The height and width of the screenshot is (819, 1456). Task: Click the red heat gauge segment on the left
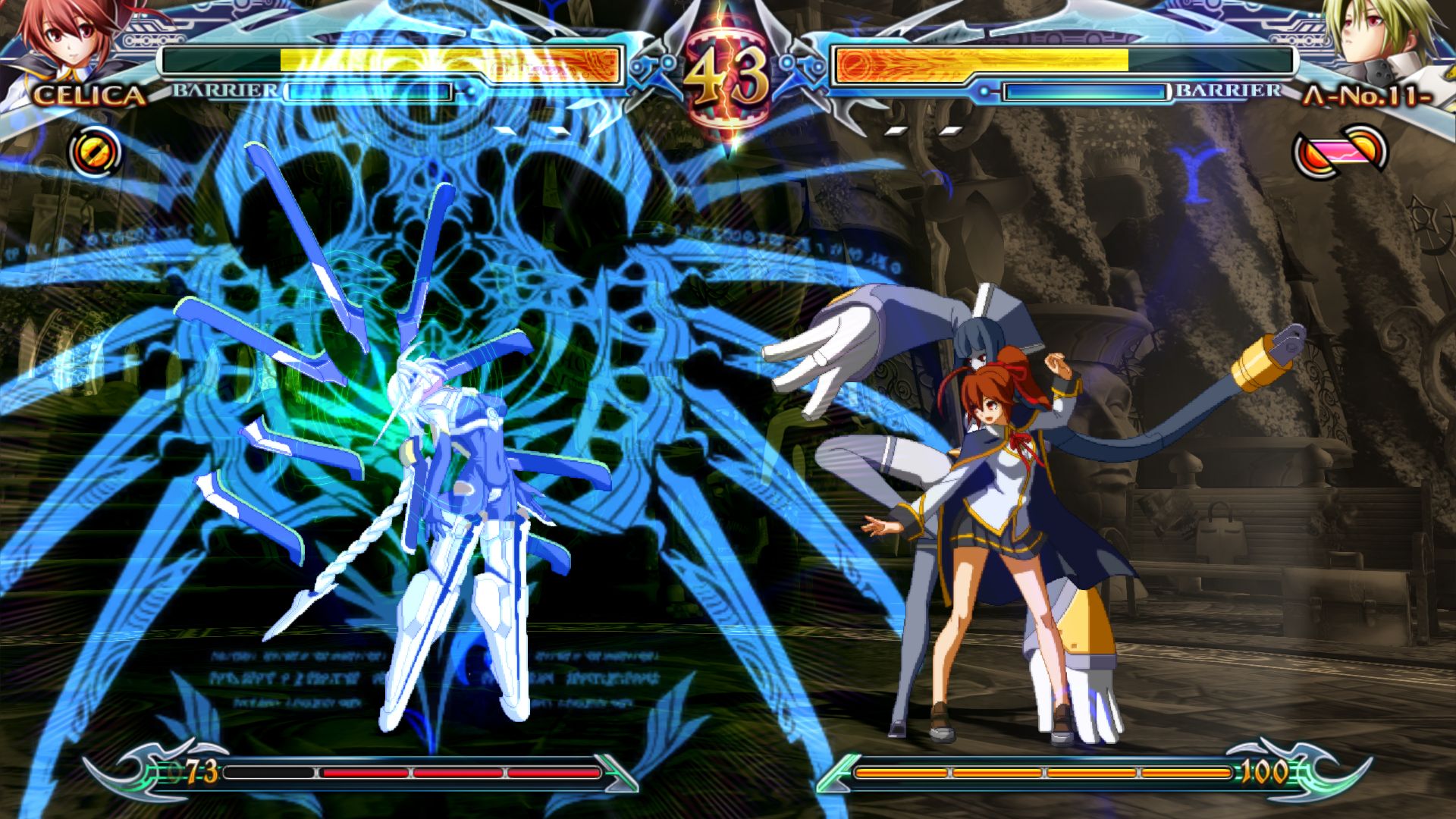455,773
